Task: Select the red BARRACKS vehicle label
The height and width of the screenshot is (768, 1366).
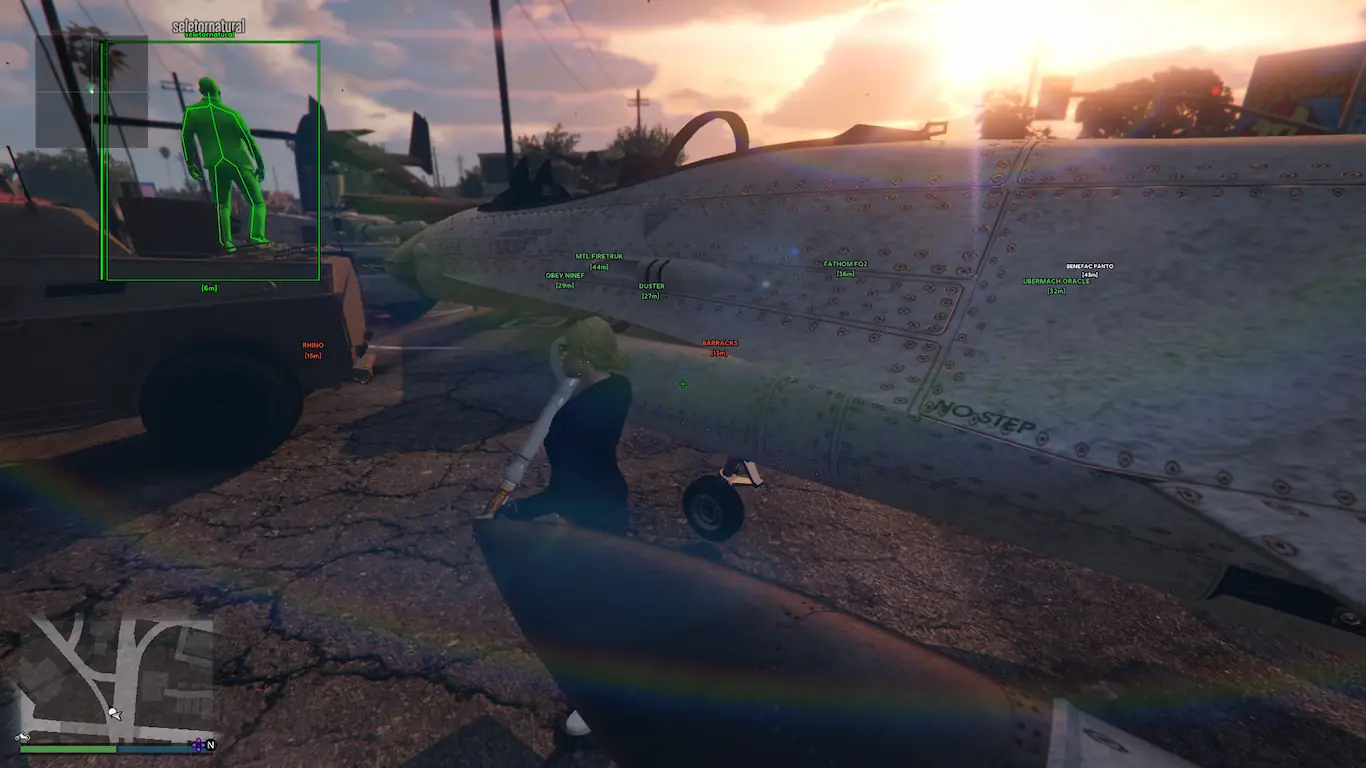Action: pos(719,343)
